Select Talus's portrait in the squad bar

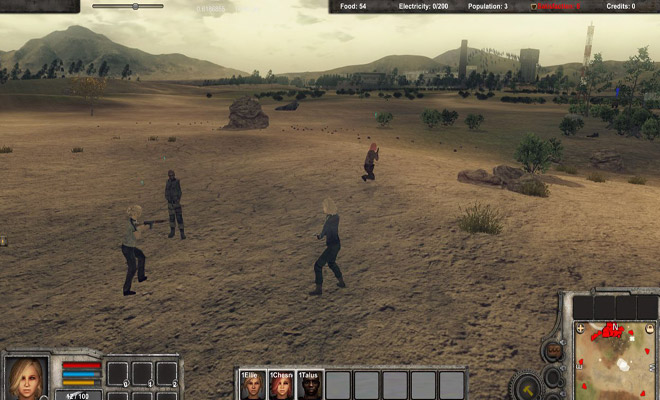coord(310,386)
